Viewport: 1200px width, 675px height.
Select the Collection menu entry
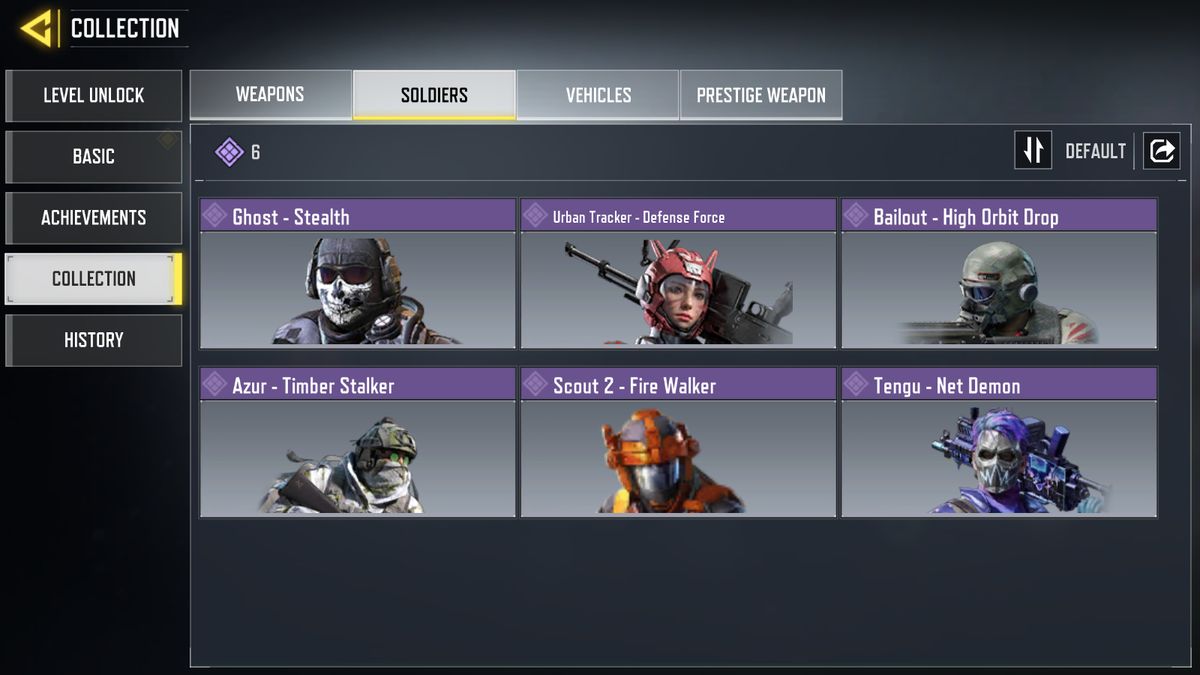(x=93, y=279)
